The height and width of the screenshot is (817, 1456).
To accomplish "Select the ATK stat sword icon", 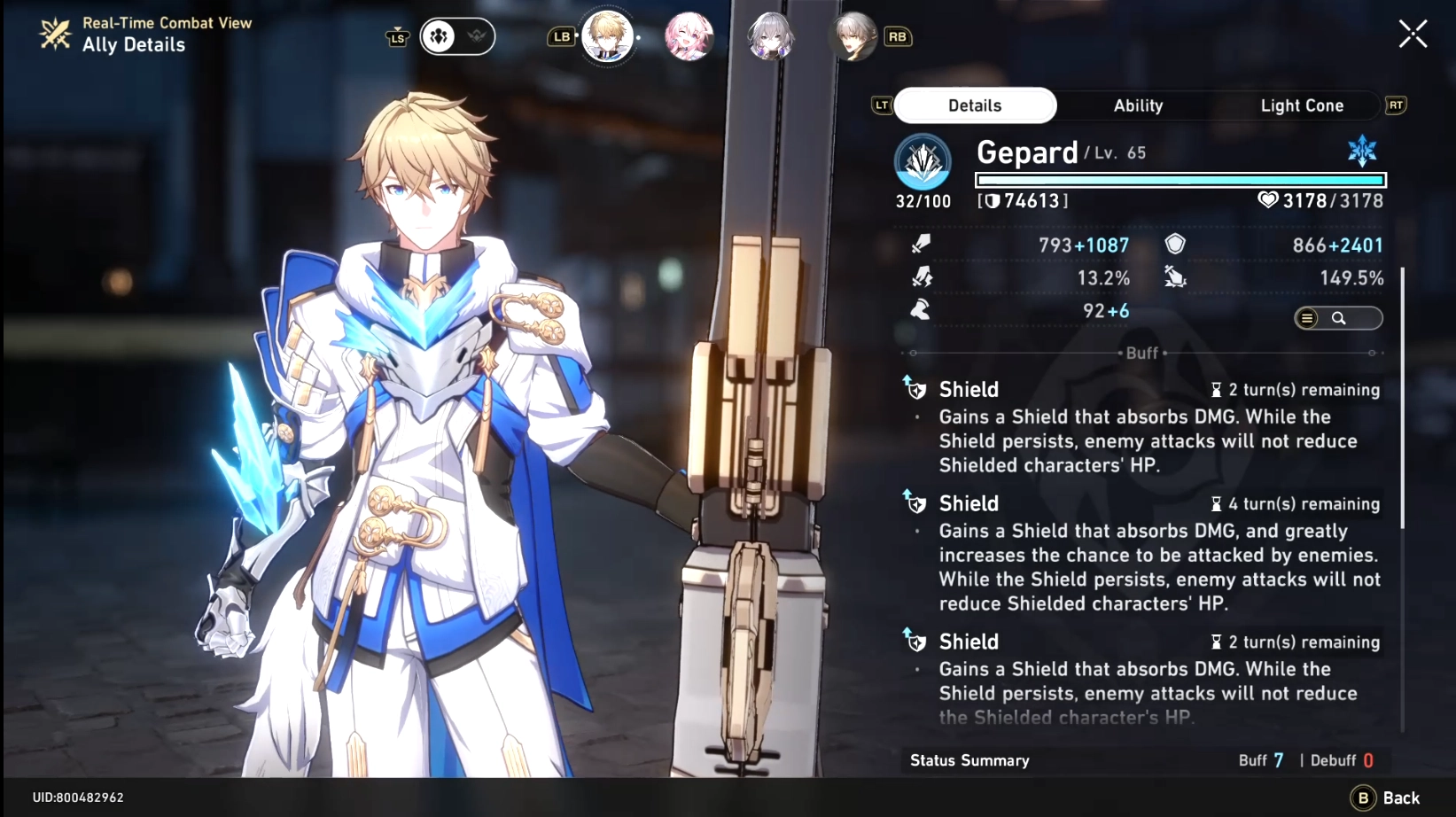I will [x=922, y=244].
